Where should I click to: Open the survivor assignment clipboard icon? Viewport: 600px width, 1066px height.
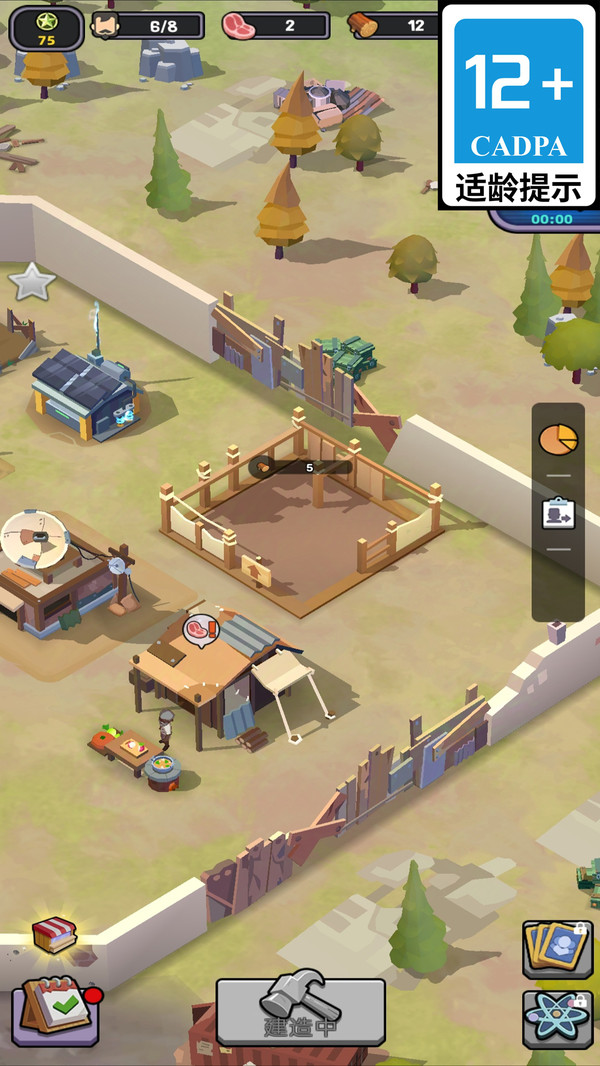(557, 514)
